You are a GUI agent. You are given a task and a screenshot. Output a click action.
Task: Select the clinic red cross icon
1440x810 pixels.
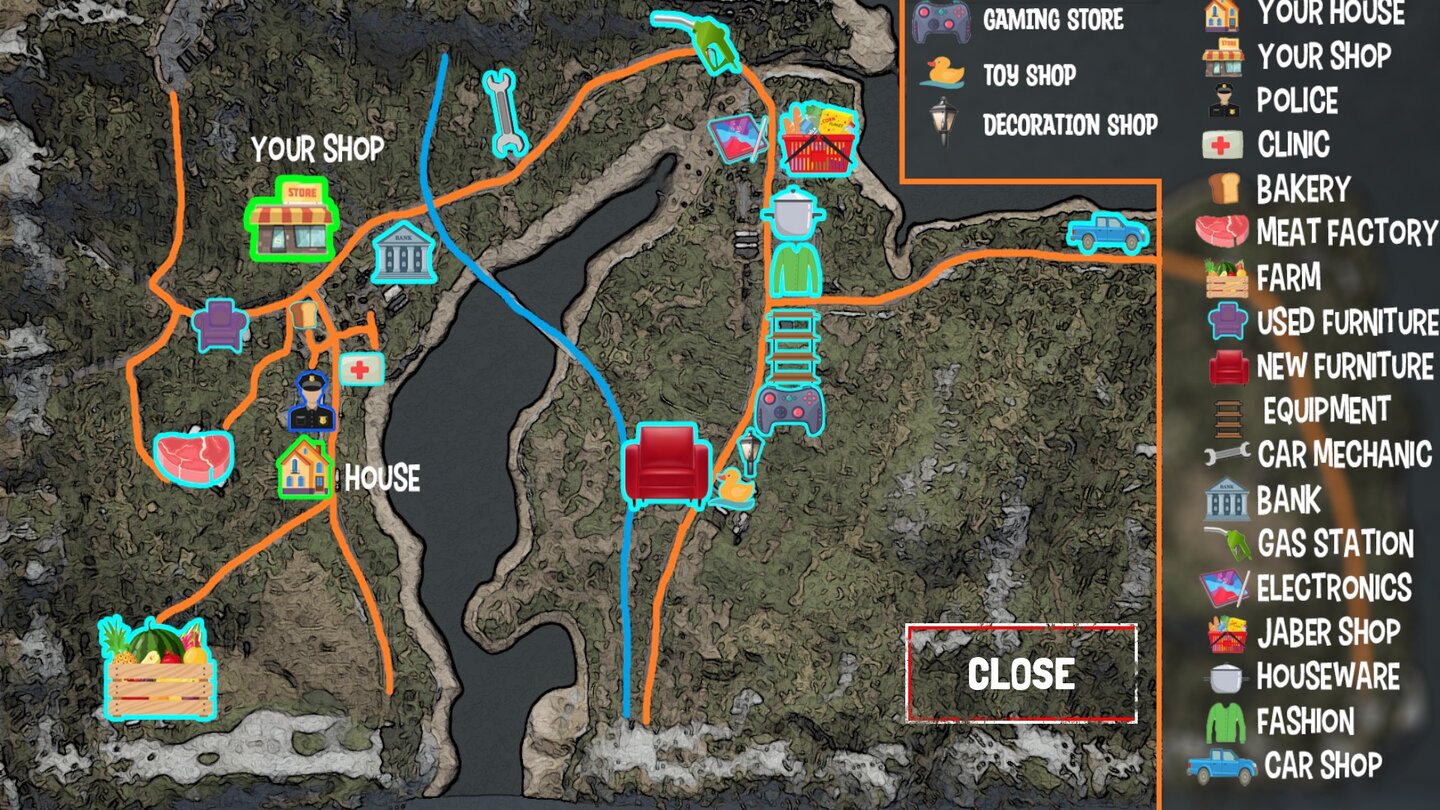(x=362, y=370)
